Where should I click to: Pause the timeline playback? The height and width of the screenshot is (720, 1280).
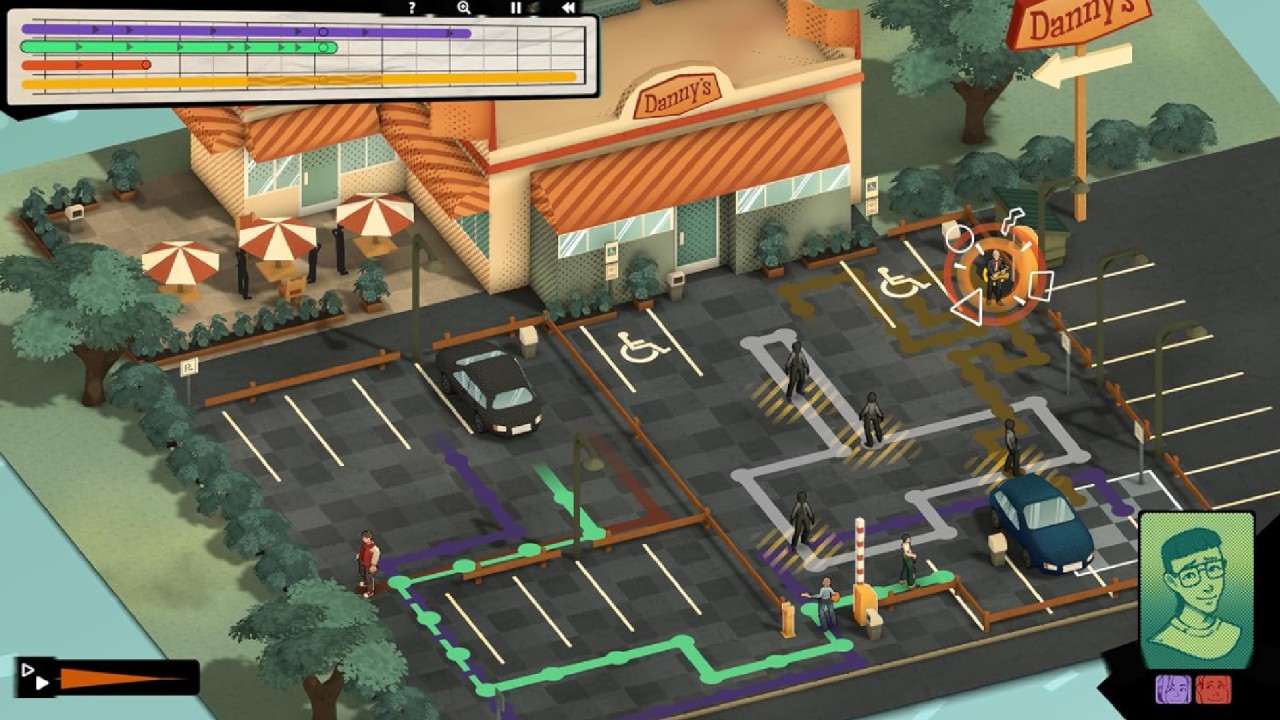point(517,8)
